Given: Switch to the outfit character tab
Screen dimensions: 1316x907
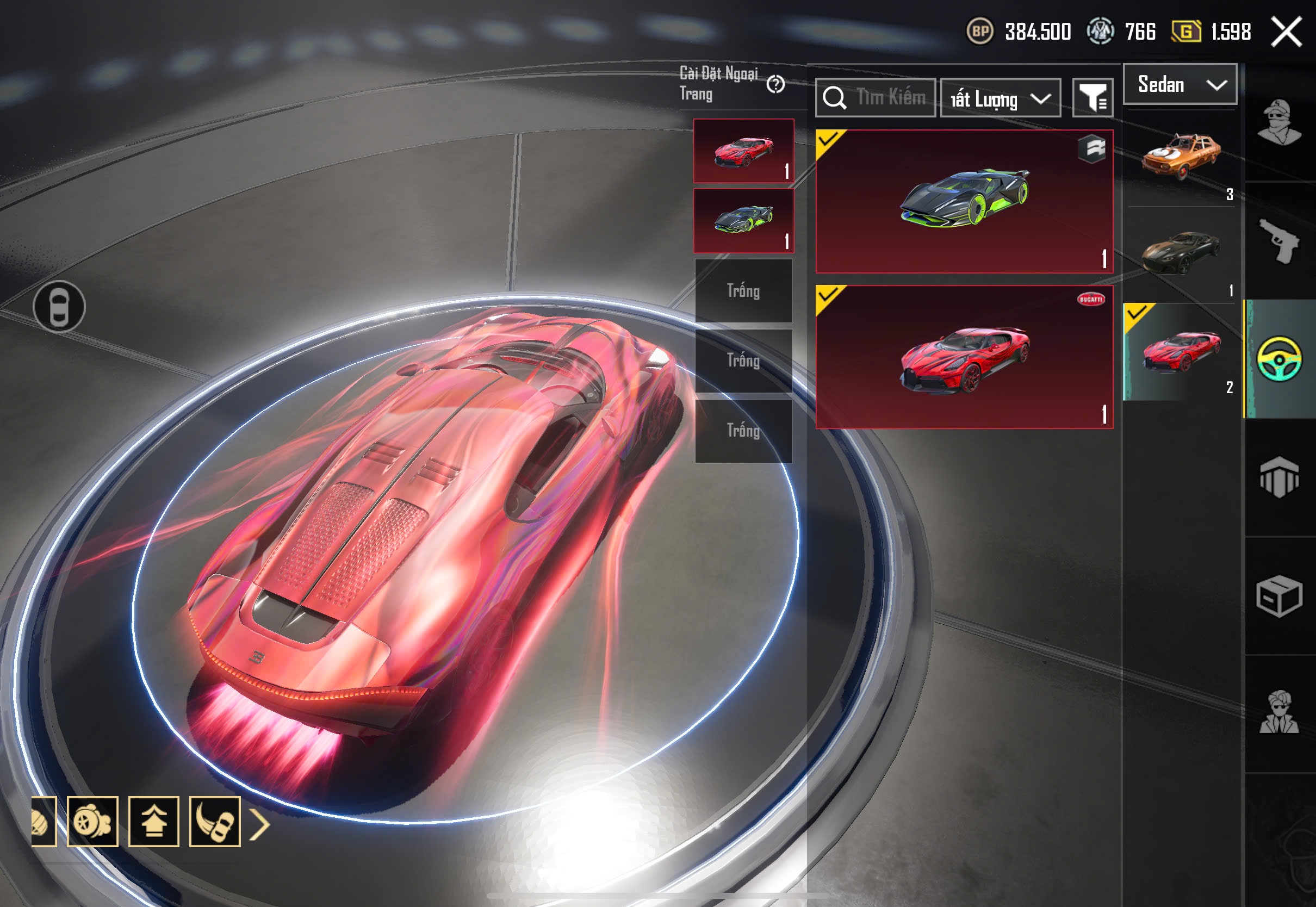Looking at the screenshot, I should pos(1279,122).
